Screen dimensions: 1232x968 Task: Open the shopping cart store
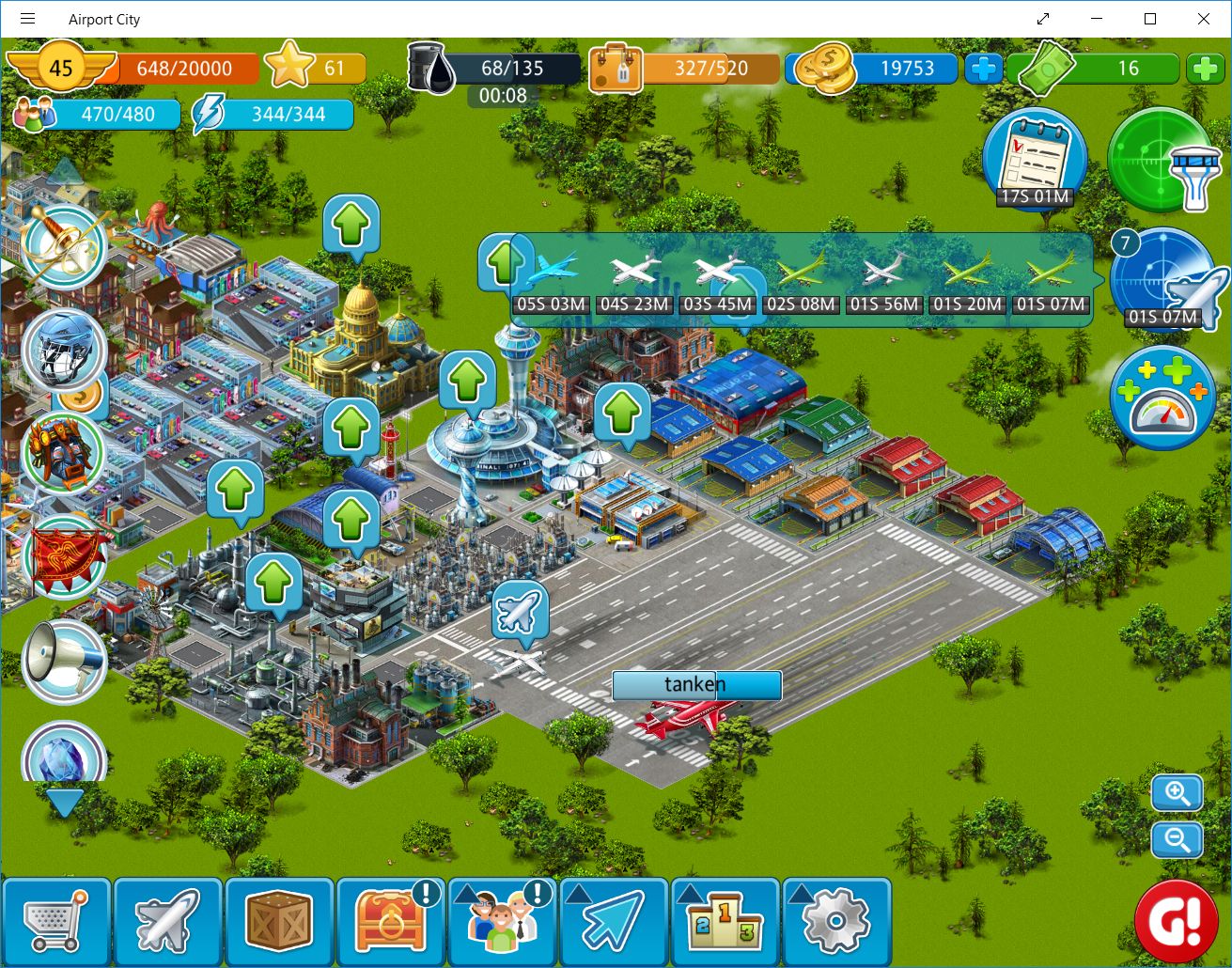coord(55,922)
